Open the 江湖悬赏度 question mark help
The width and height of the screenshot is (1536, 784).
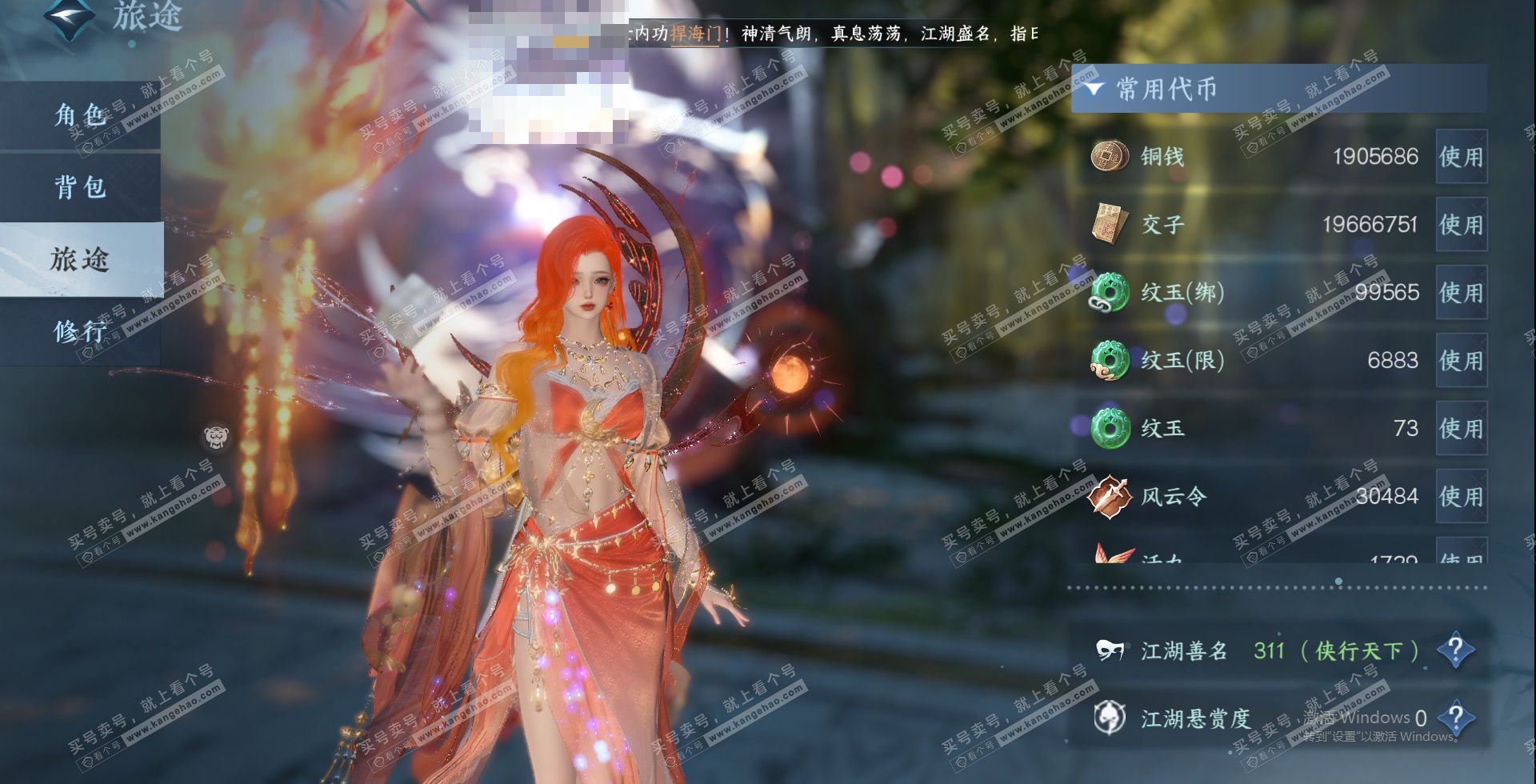point(1455,718)
